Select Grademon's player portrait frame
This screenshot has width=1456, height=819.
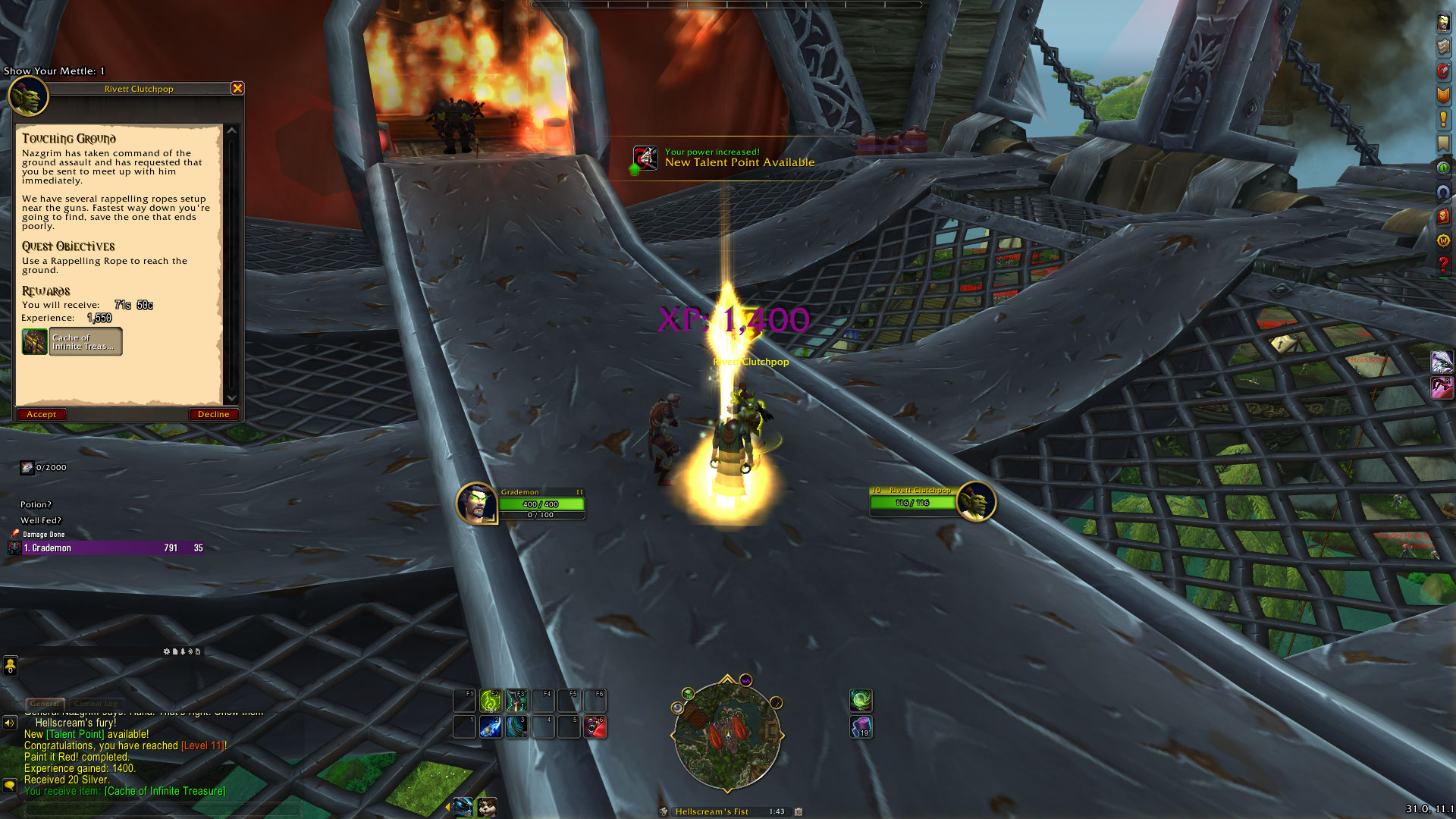[x=477, y=503]
